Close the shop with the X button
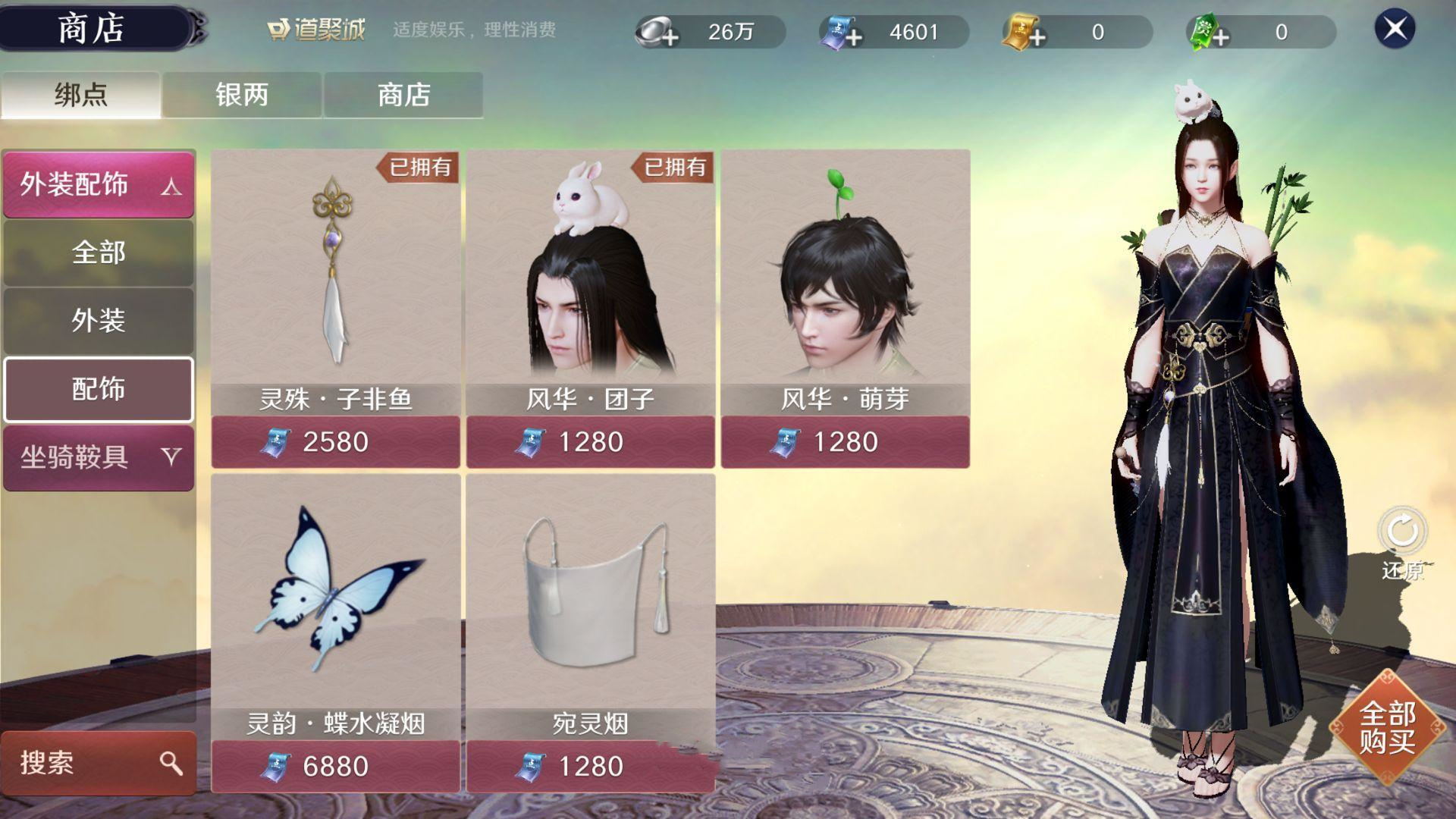Image resolution: width=1456 pixels, height=819 pixels. click(1395, 30)
